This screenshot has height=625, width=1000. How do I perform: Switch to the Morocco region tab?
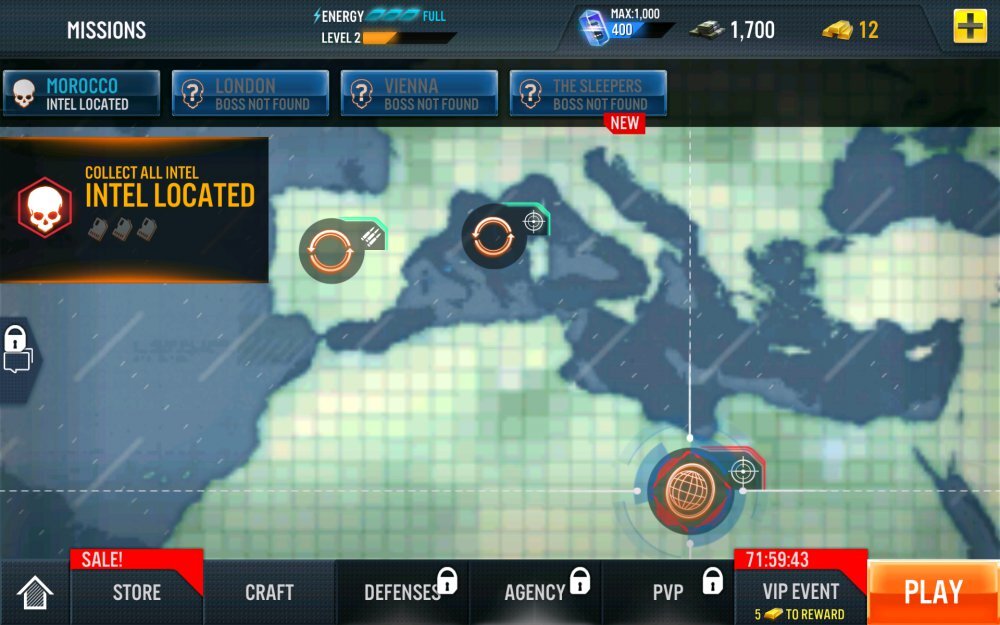tap(82, 94)
